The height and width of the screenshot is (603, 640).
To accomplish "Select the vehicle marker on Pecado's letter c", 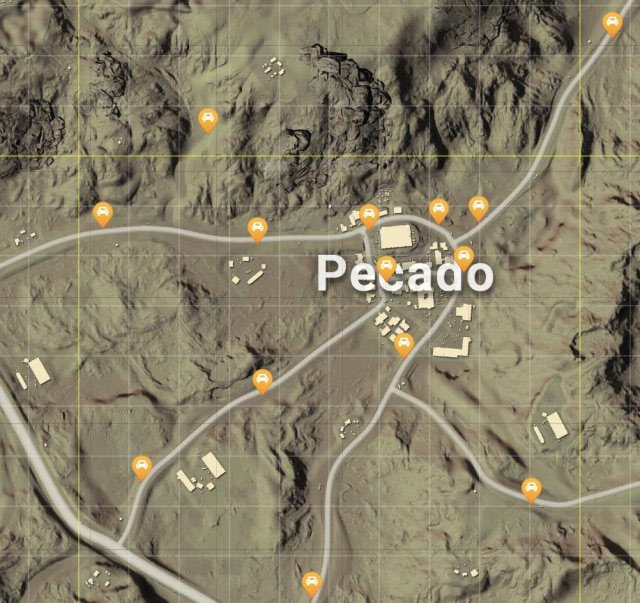I will 386,267.
